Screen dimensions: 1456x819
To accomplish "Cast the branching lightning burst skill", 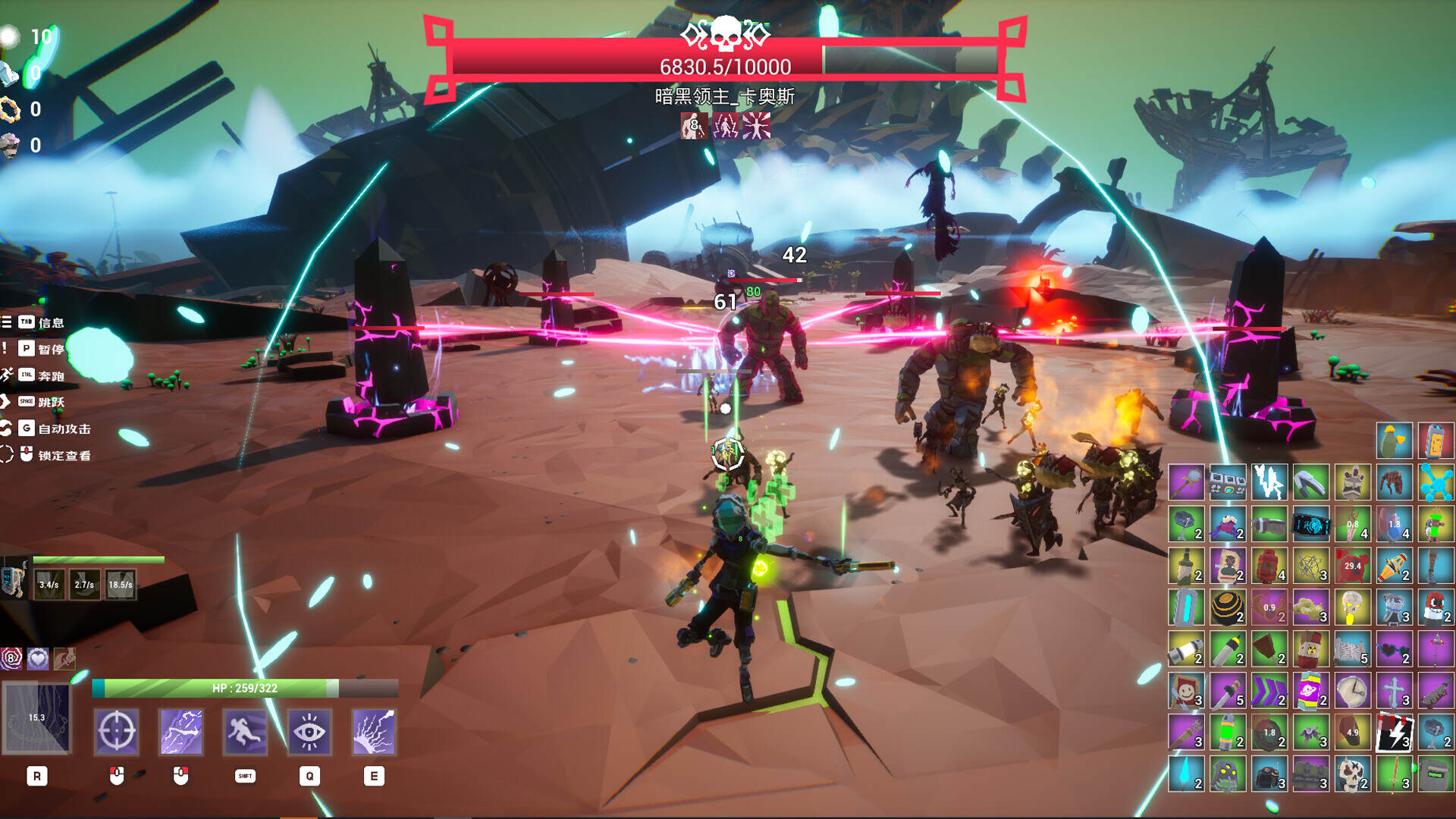I will pos(374,732).
